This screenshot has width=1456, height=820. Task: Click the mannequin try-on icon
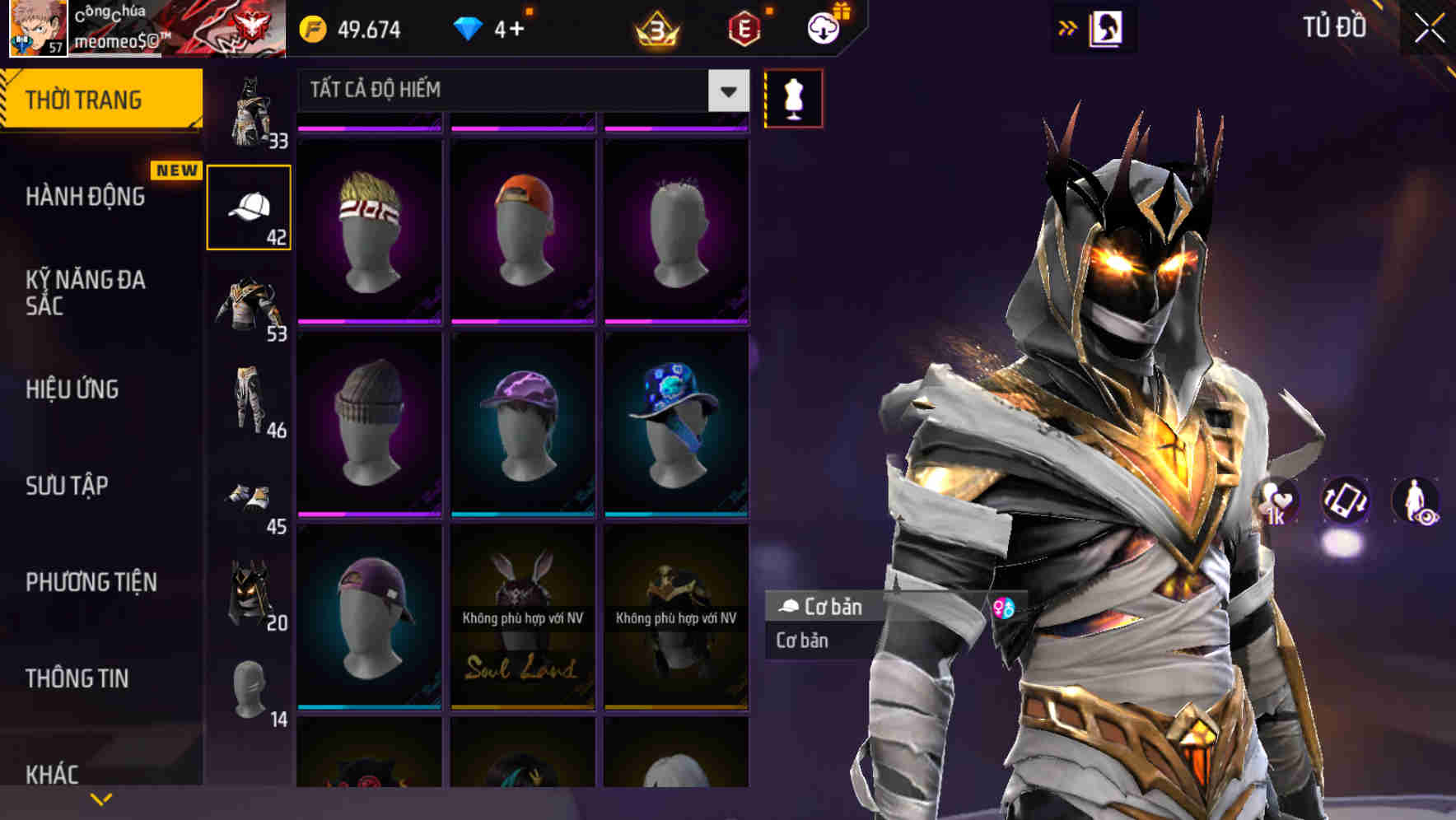[793, 97]
